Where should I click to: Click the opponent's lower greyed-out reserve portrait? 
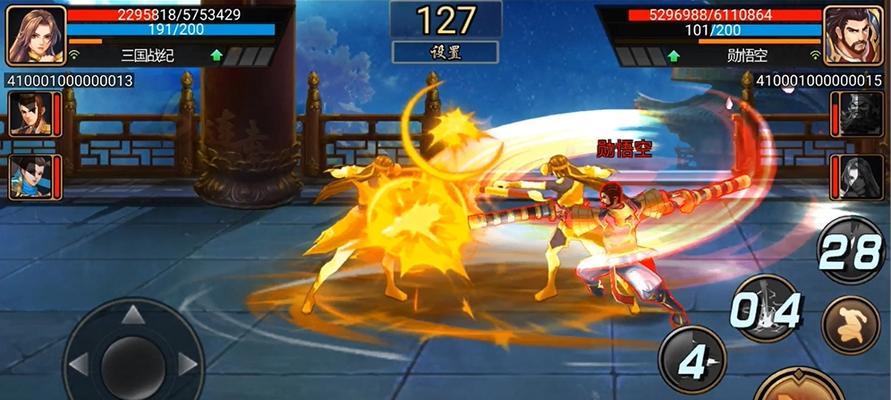(860, 177)
